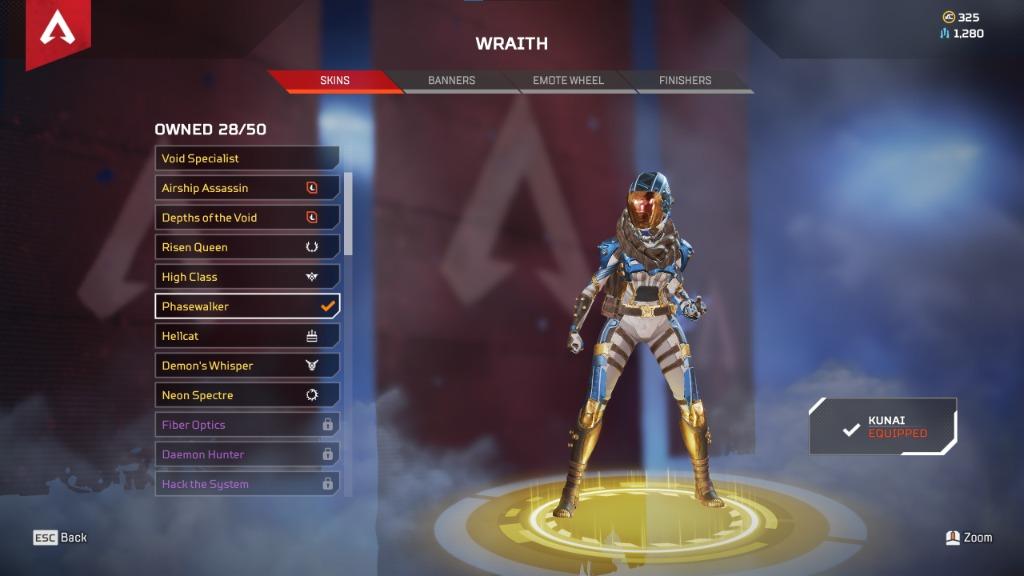Select the locked Hack the System skin
The image size is (1024, 576).
(x=247, y=484)
